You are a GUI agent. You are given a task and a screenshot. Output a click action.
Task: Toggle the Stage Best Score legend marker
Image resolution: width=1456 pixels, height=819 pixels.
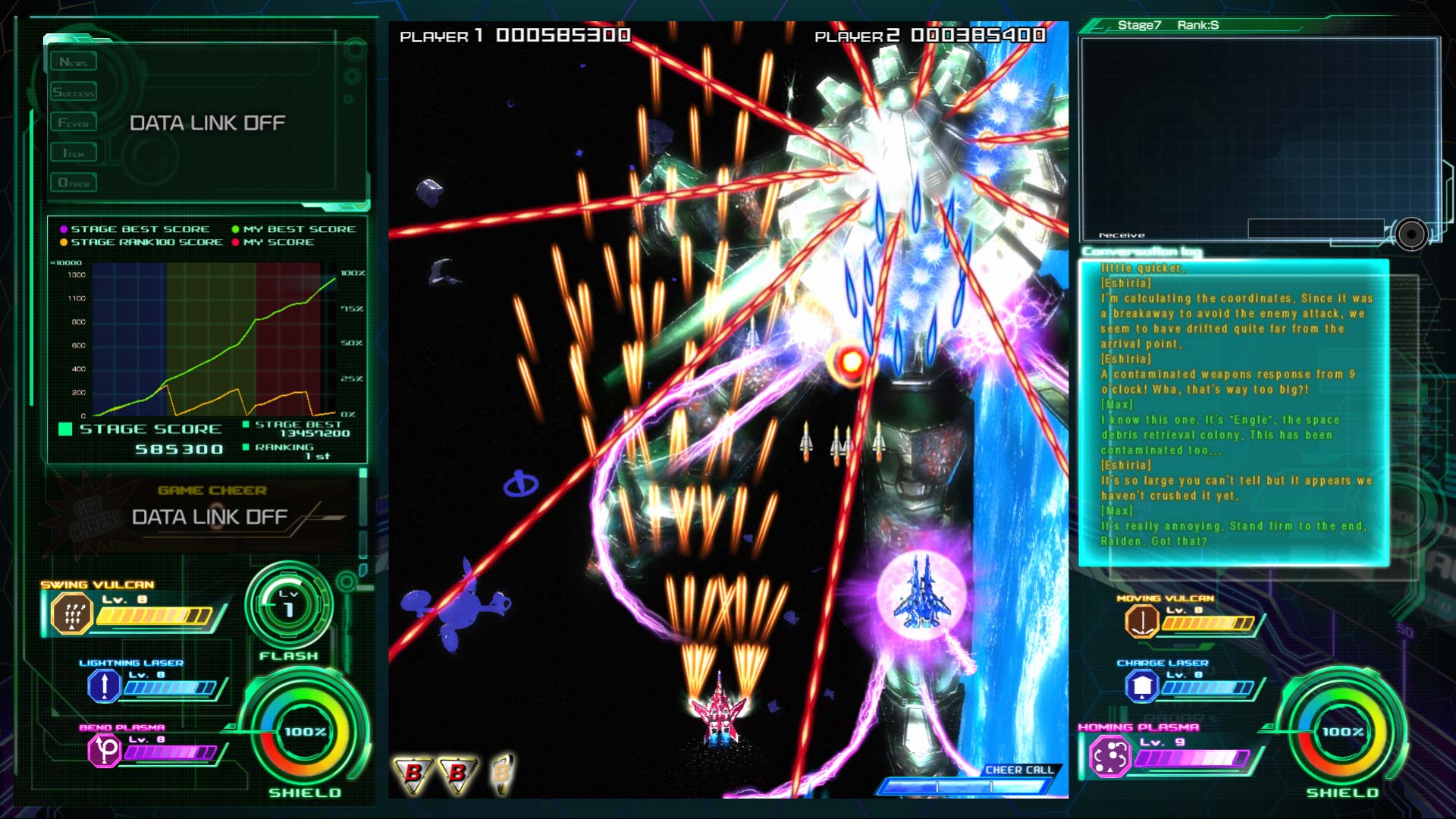[x=64, y=228]
